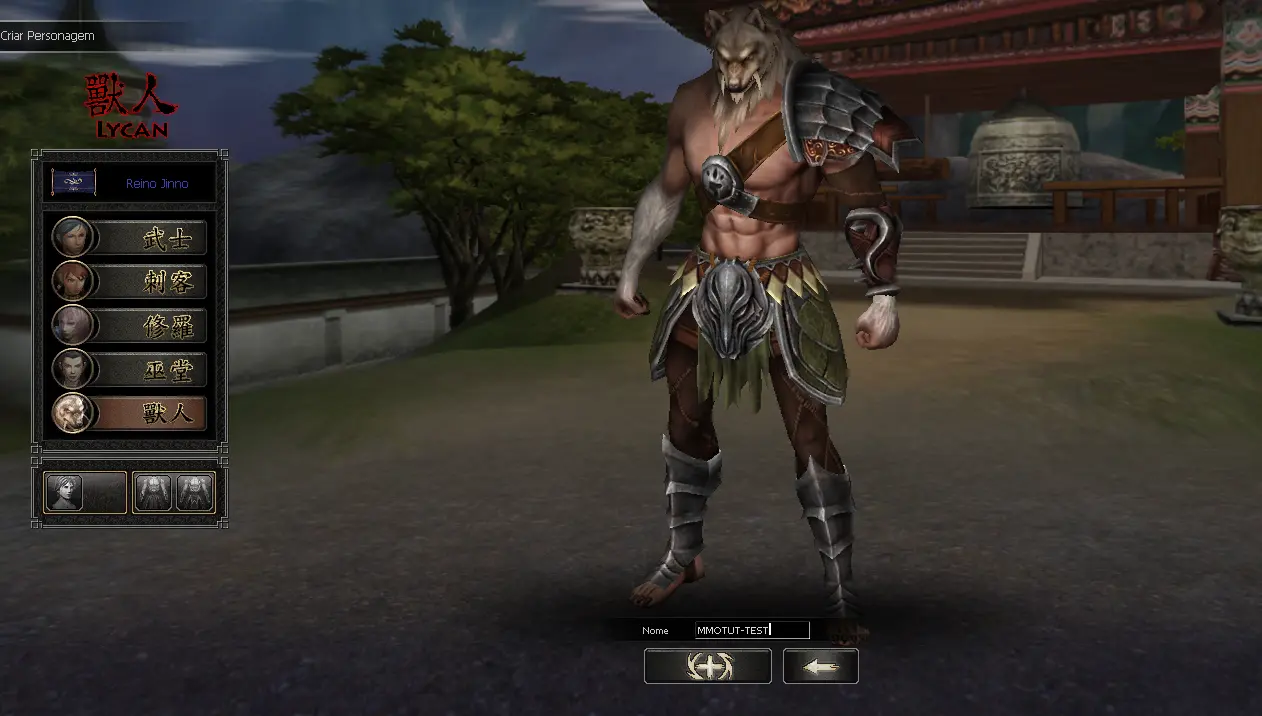This screenshot has height=716, width=1262.
Task: Select the 巫堂 shaman class
Action: (x=130, y=369)
